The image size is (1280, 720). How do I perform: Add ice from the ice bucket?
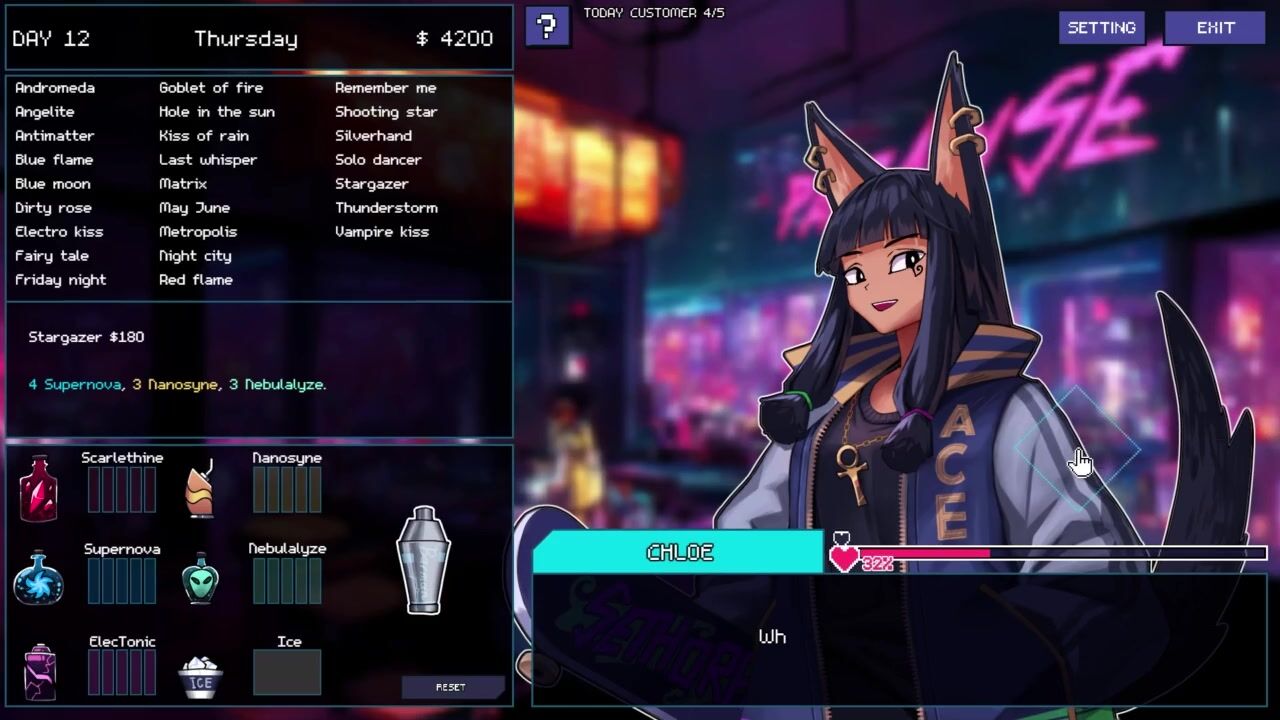click(201, 676)
